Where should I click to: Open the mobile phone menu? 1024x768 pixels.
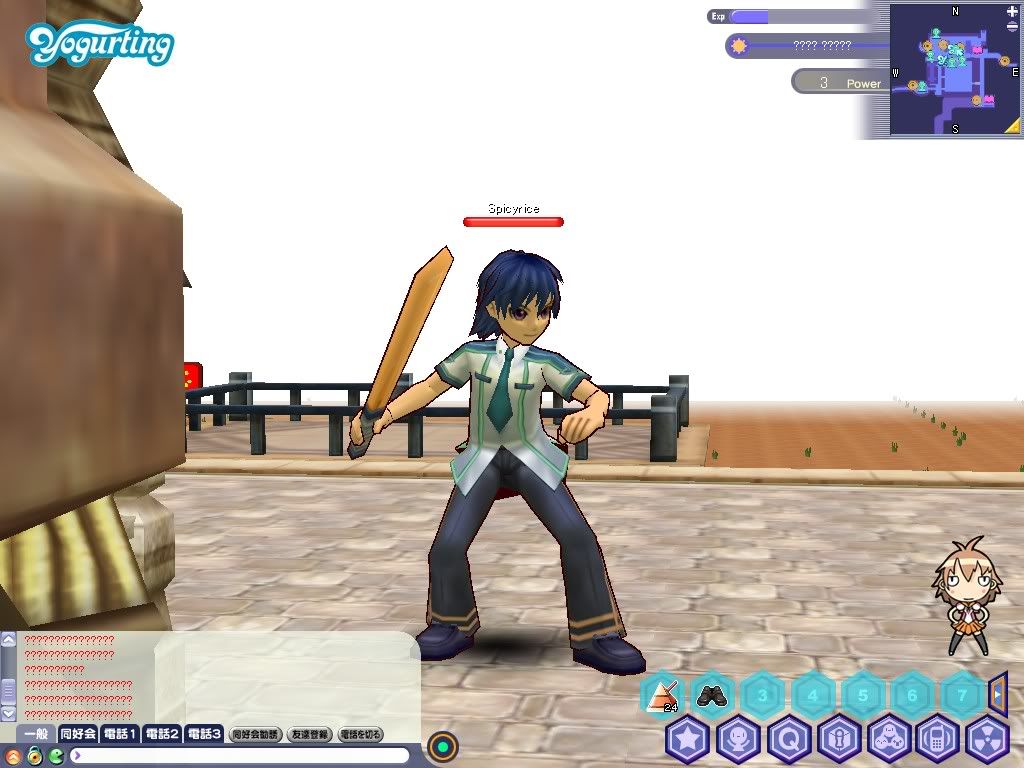pos(938,740)
